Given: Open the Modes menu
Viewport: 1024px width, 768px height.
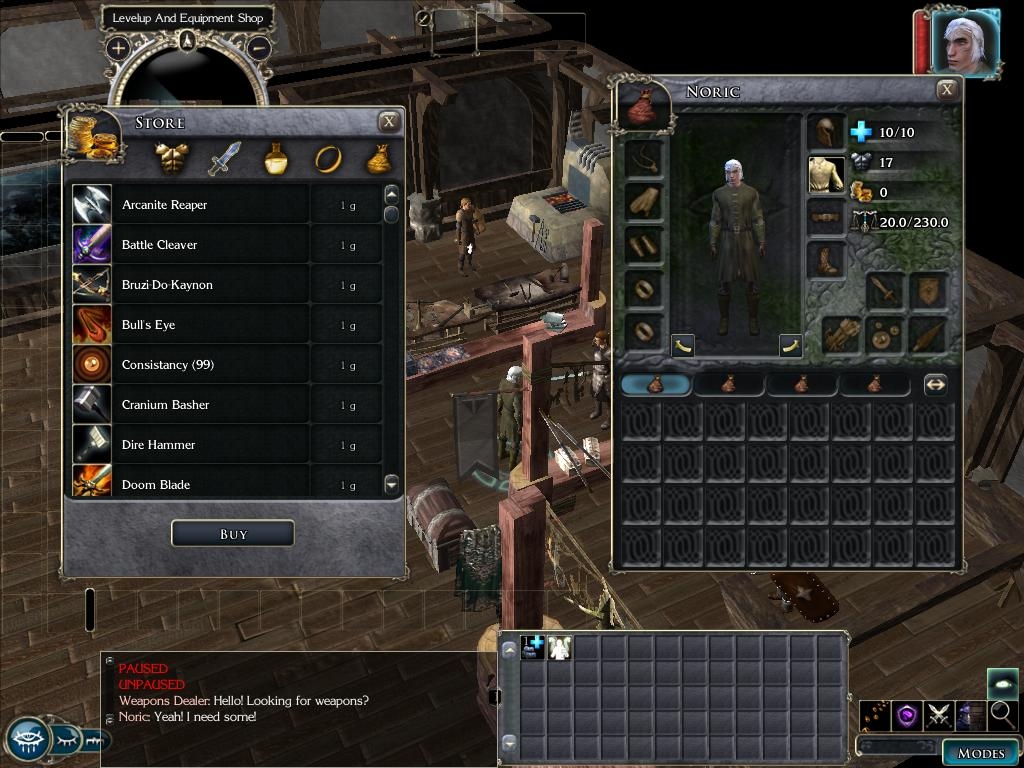Looking at the screenshot, I should pos(980,753).
